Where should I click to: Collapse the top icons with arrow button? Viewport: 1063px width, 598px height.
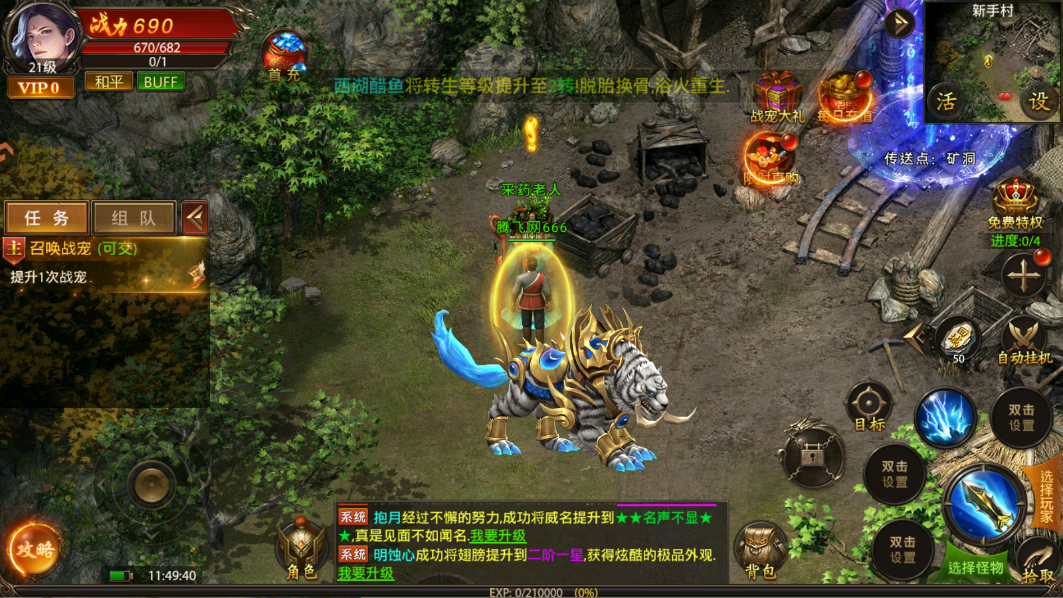[x=899, y=23]
